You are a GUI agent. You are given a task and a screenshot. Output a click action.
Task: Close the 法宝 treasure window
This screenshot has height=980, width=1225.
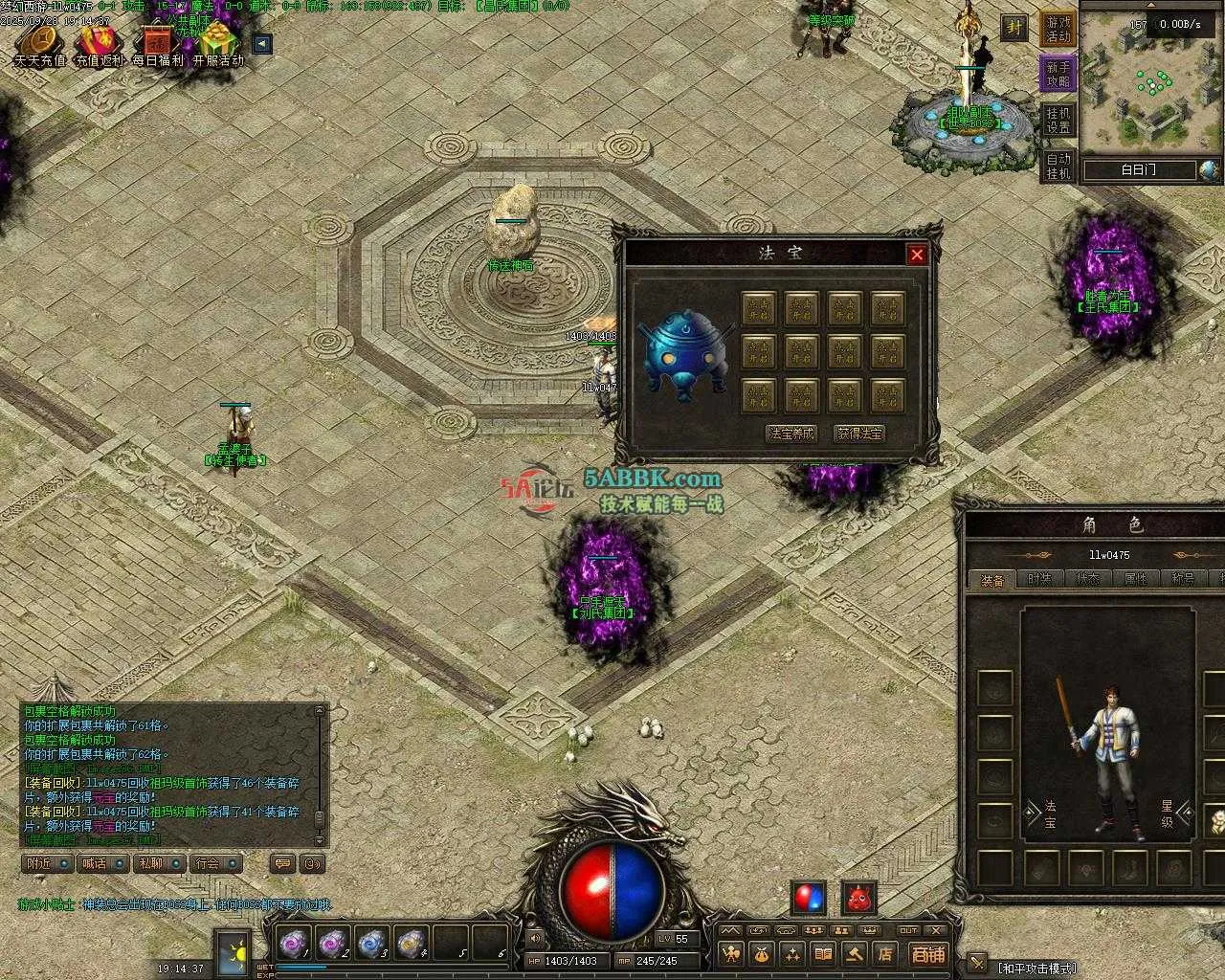[917, 255]
